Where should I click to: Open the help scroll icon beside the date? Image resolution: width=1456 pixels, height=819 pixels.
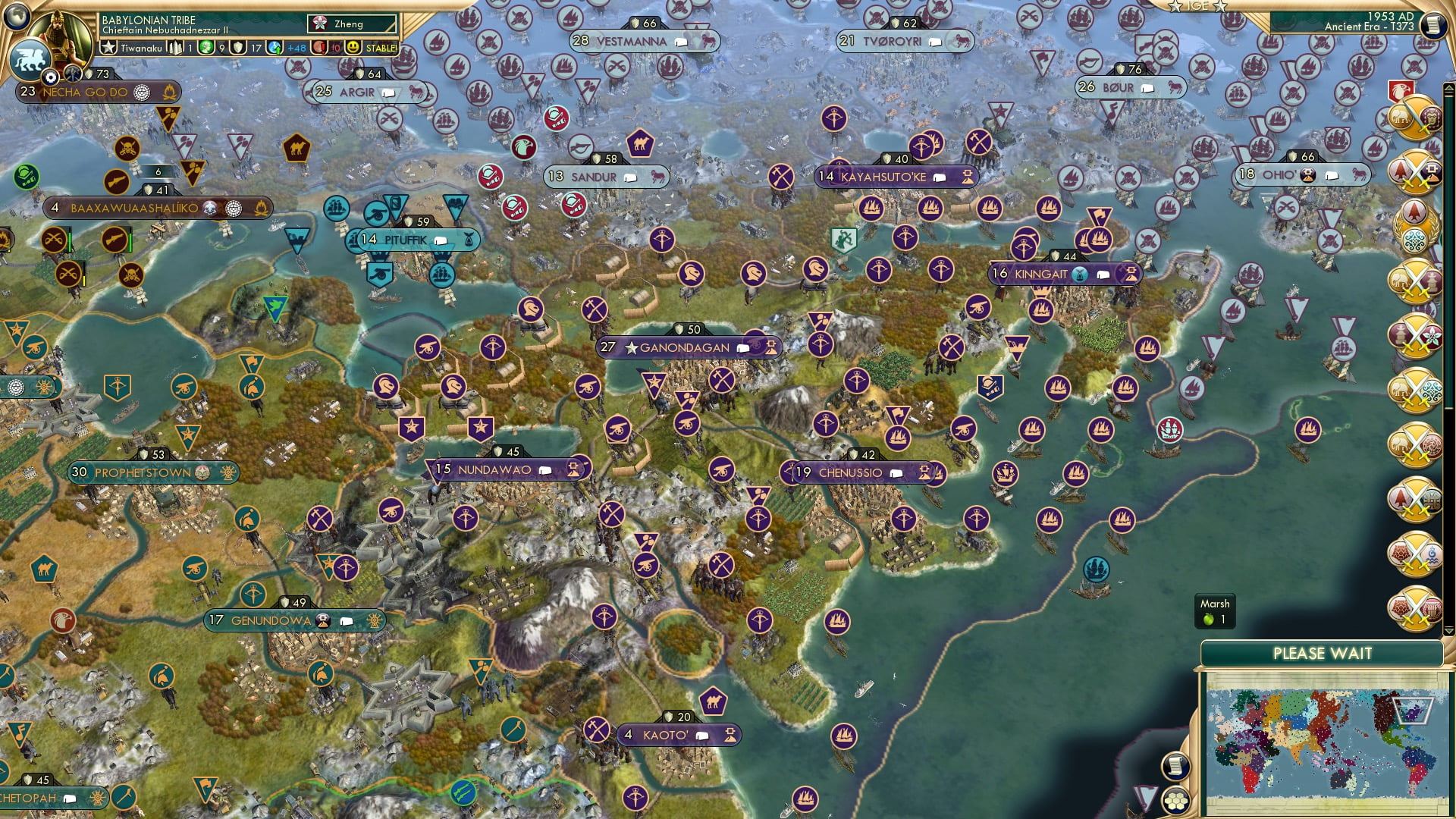tap(1432, 26)
